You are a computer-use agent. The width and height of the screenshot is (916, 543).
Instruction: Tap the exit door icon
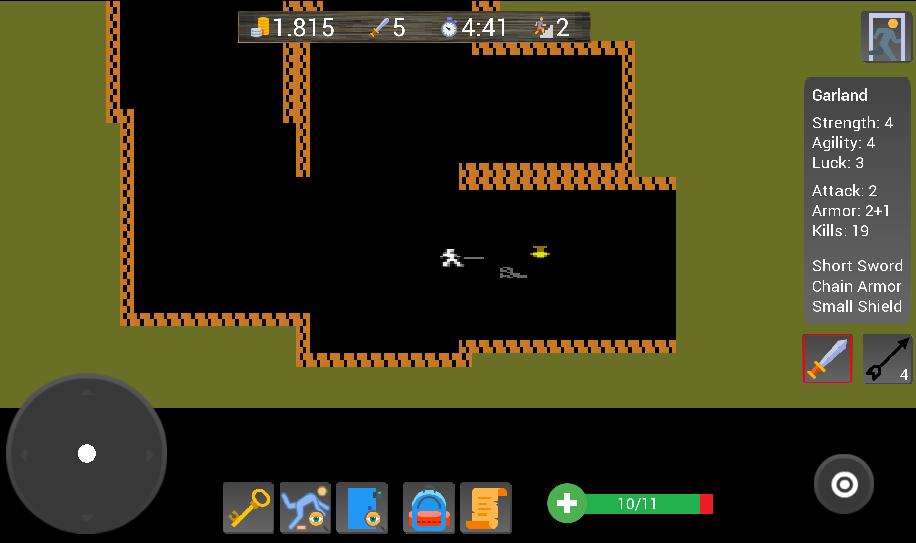click(885, 37)
